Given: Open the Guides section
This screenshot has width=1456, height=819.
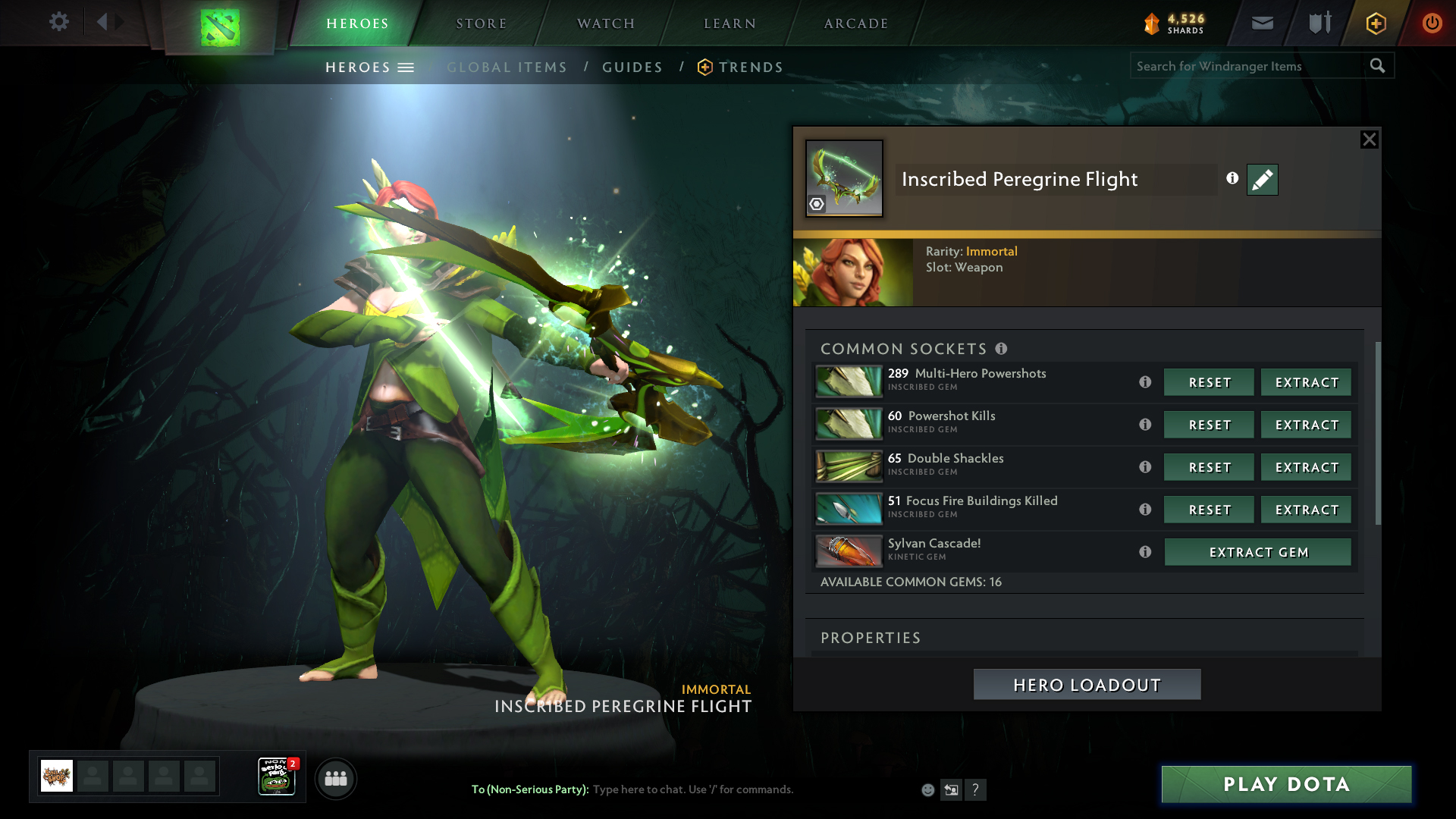Looking at the screenshot, I should coord(632,67).
